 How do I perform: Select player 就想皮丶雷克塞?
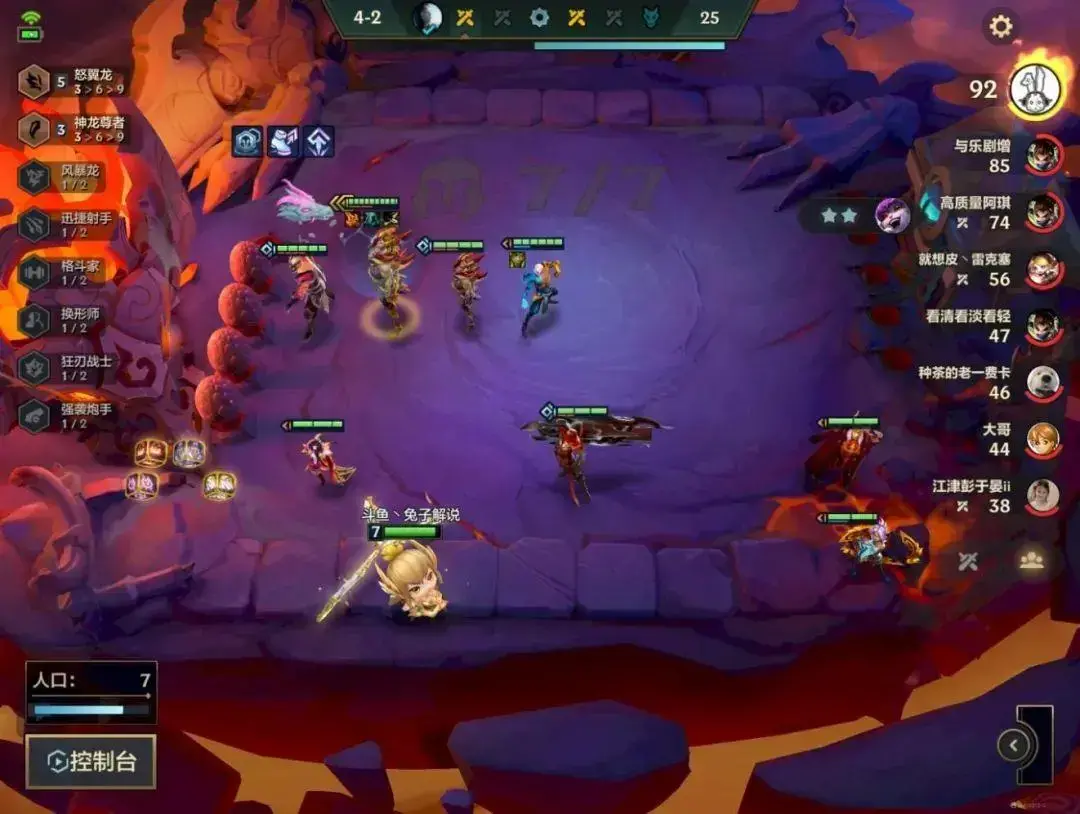(x=1043, y=268)
